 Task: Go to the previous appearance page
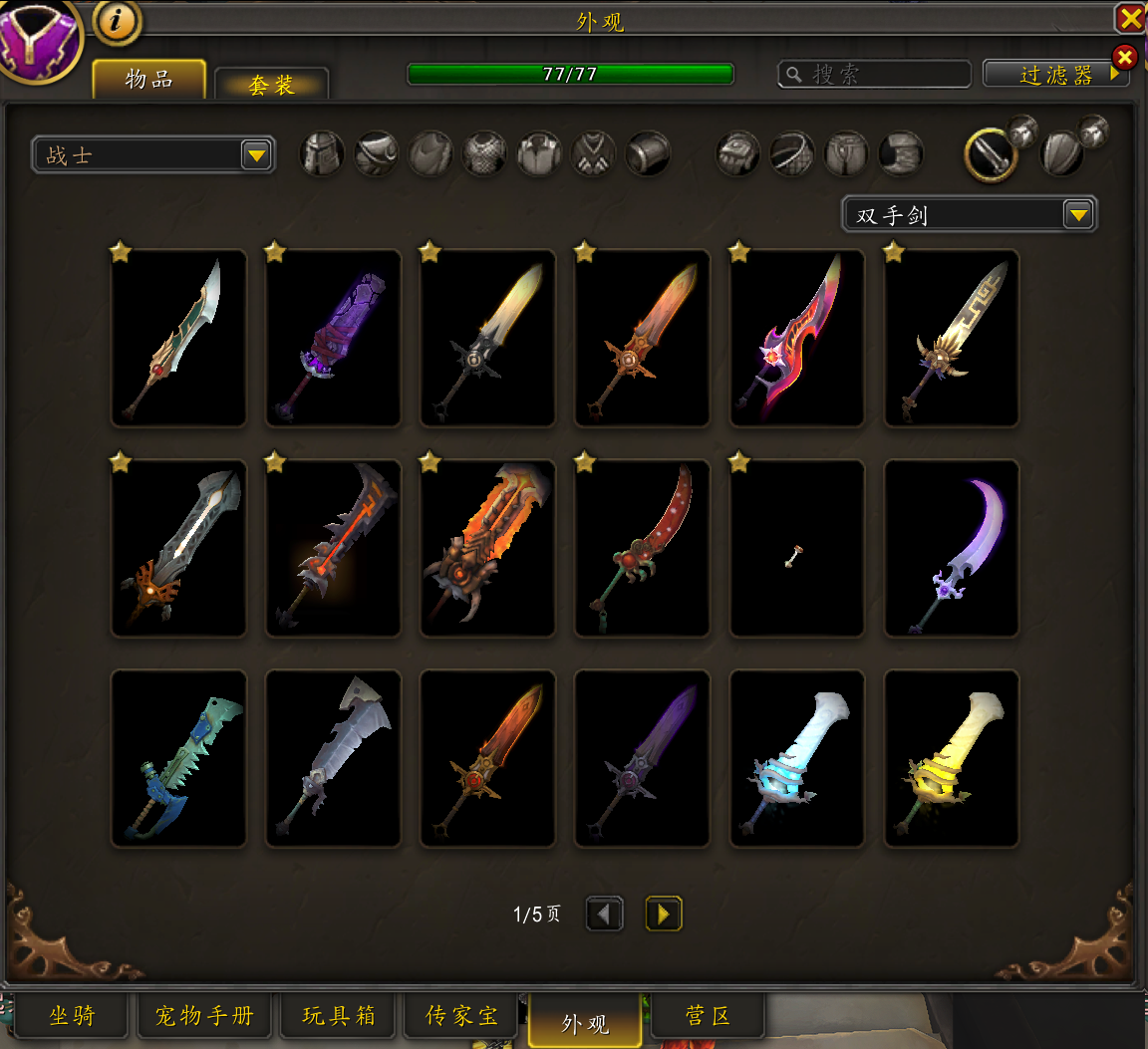(605, 914)
